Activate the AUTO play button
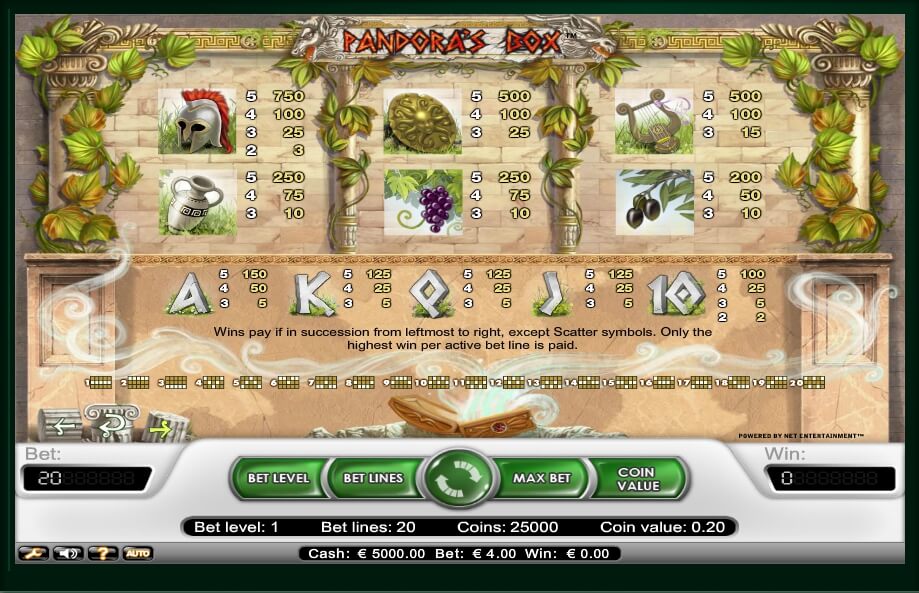This screenshot has height=593, width=919. (137, 553)
